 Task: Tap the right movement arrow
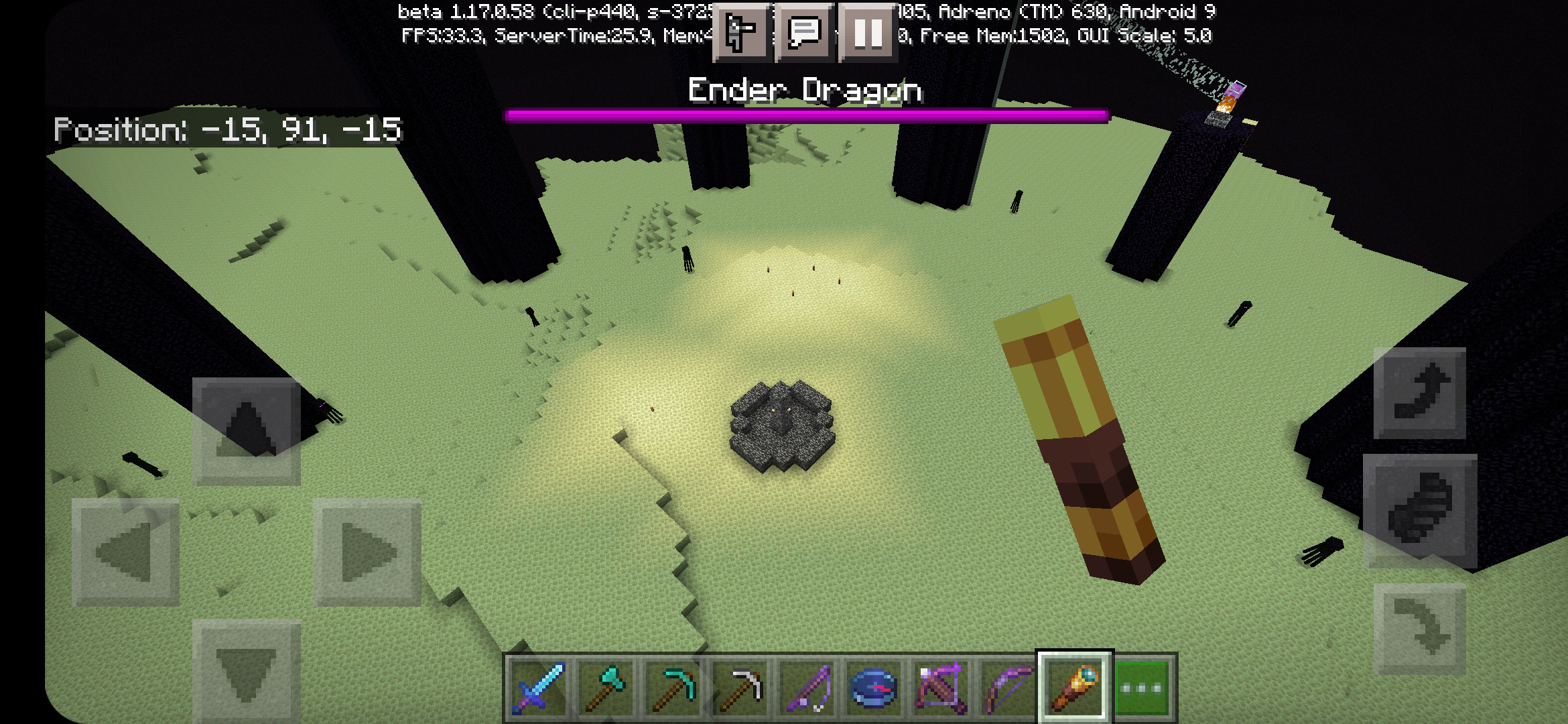368,552
